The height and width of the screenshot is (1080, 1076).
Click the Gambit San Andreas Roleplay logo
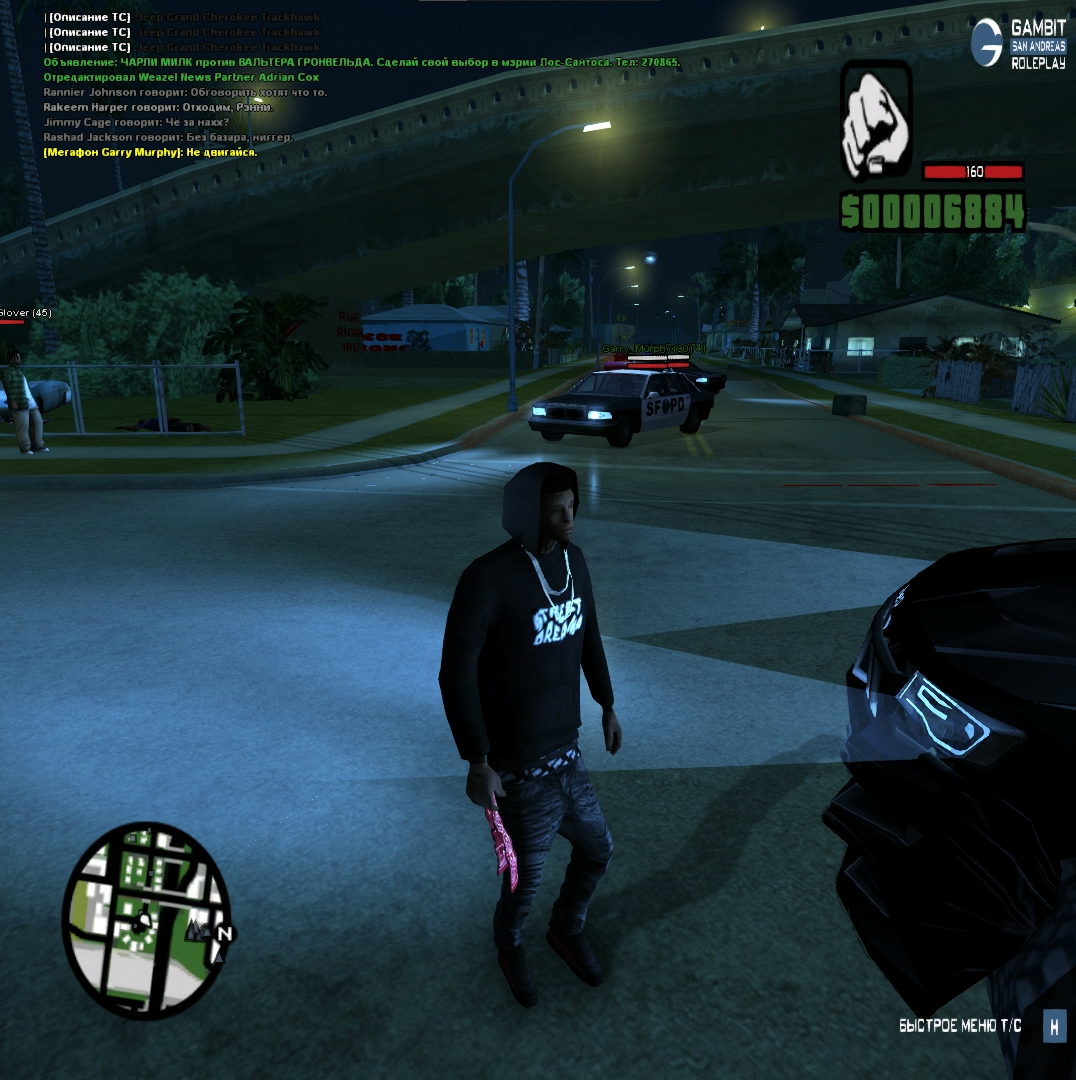[1018, 43]
